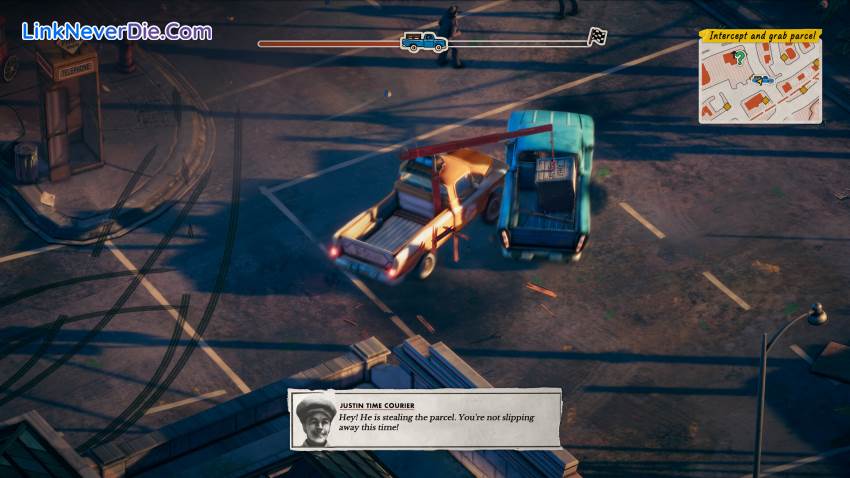Open the minimap of the town
The height and width of the screenshot is (478, 850).
click(x=760, y=82)
